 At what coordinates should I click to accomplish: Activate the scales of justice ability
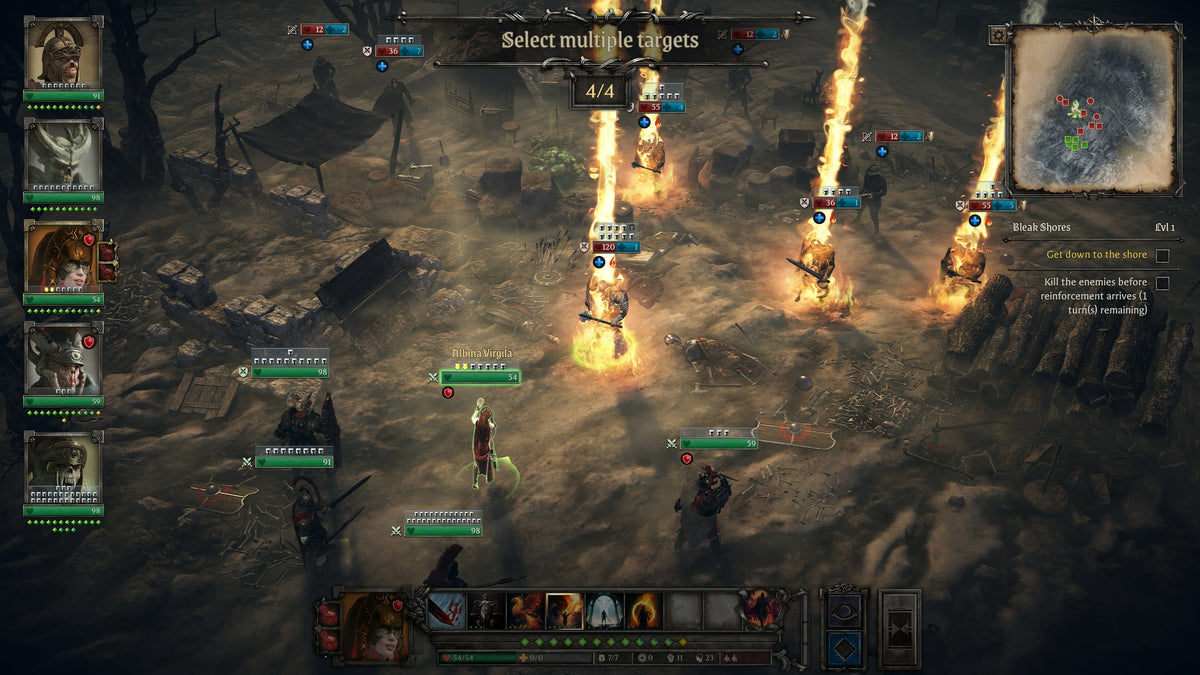486,611
